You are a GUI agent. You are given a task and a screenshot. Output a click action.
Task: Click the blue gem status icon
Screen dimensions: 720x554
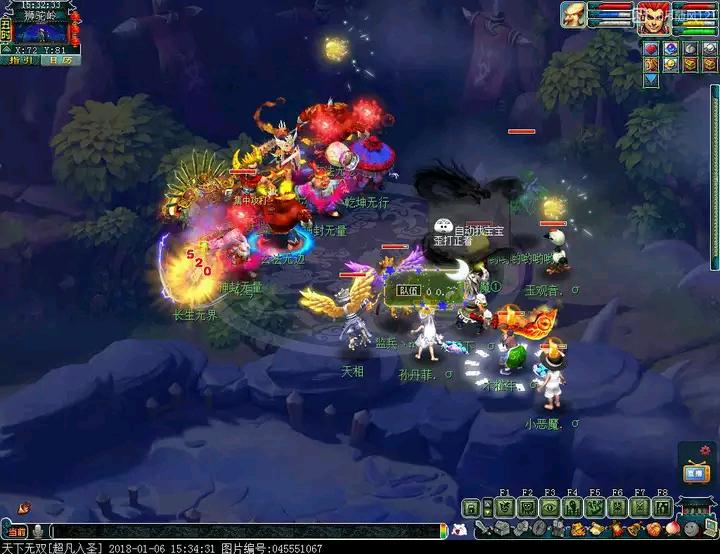[670, 48]
